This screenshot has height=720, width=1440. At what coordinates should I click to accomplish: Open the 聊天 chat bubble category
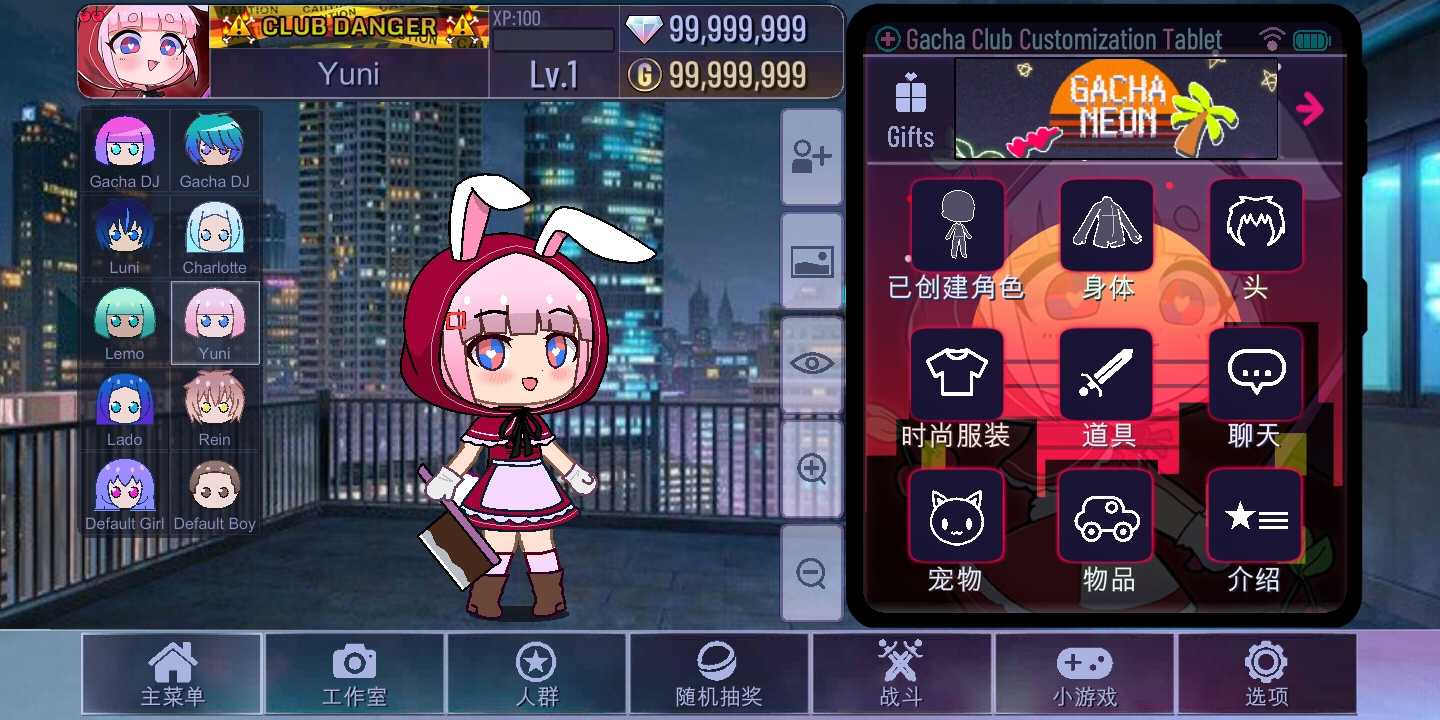(1255, 373)
